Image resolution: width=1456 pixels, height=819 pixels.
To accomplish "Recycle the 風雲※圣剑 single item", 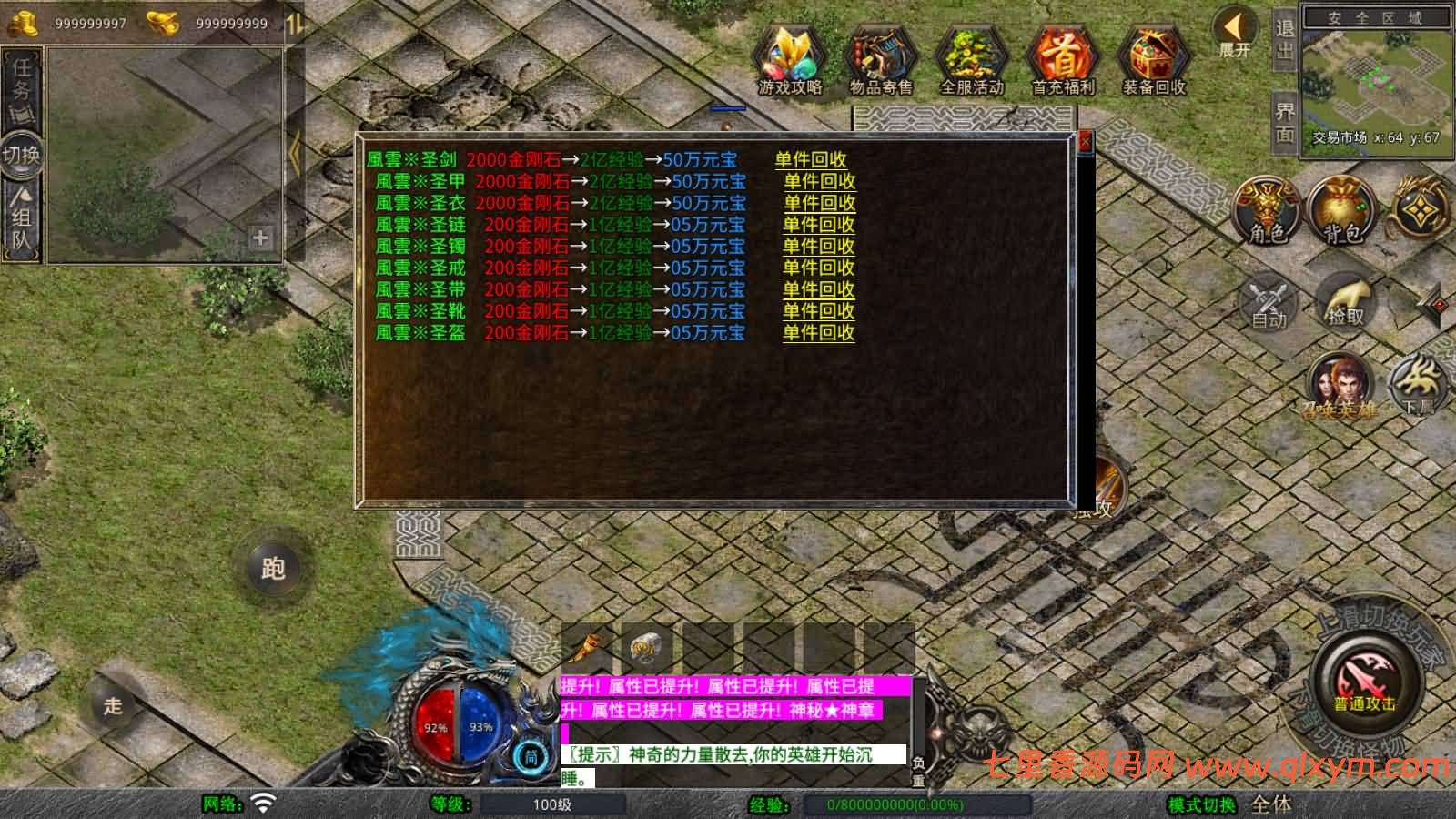I will pyautogui.click(x=810, y=160).
